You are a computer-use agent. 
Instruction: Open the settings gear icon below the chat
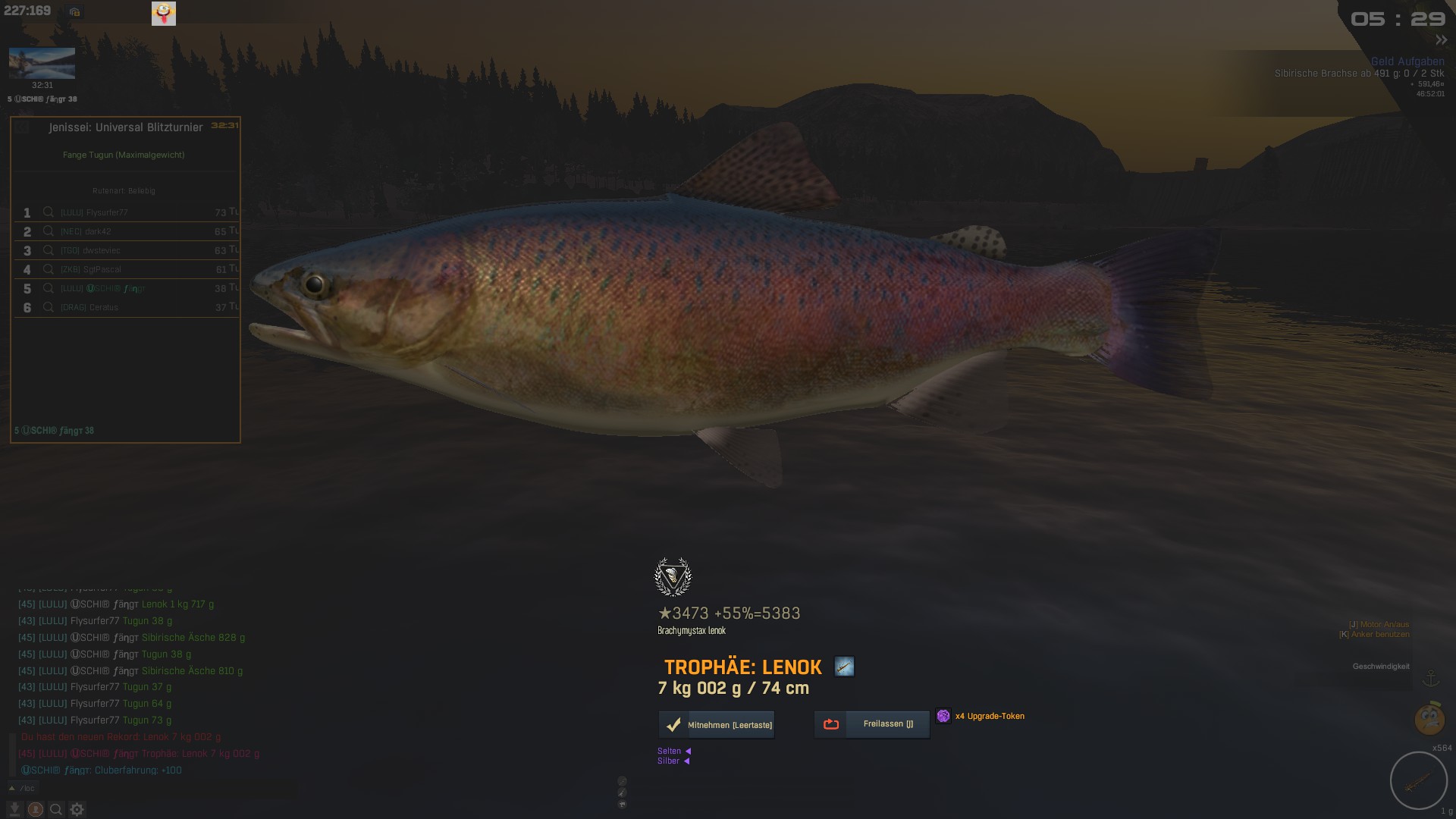(77, 809)
